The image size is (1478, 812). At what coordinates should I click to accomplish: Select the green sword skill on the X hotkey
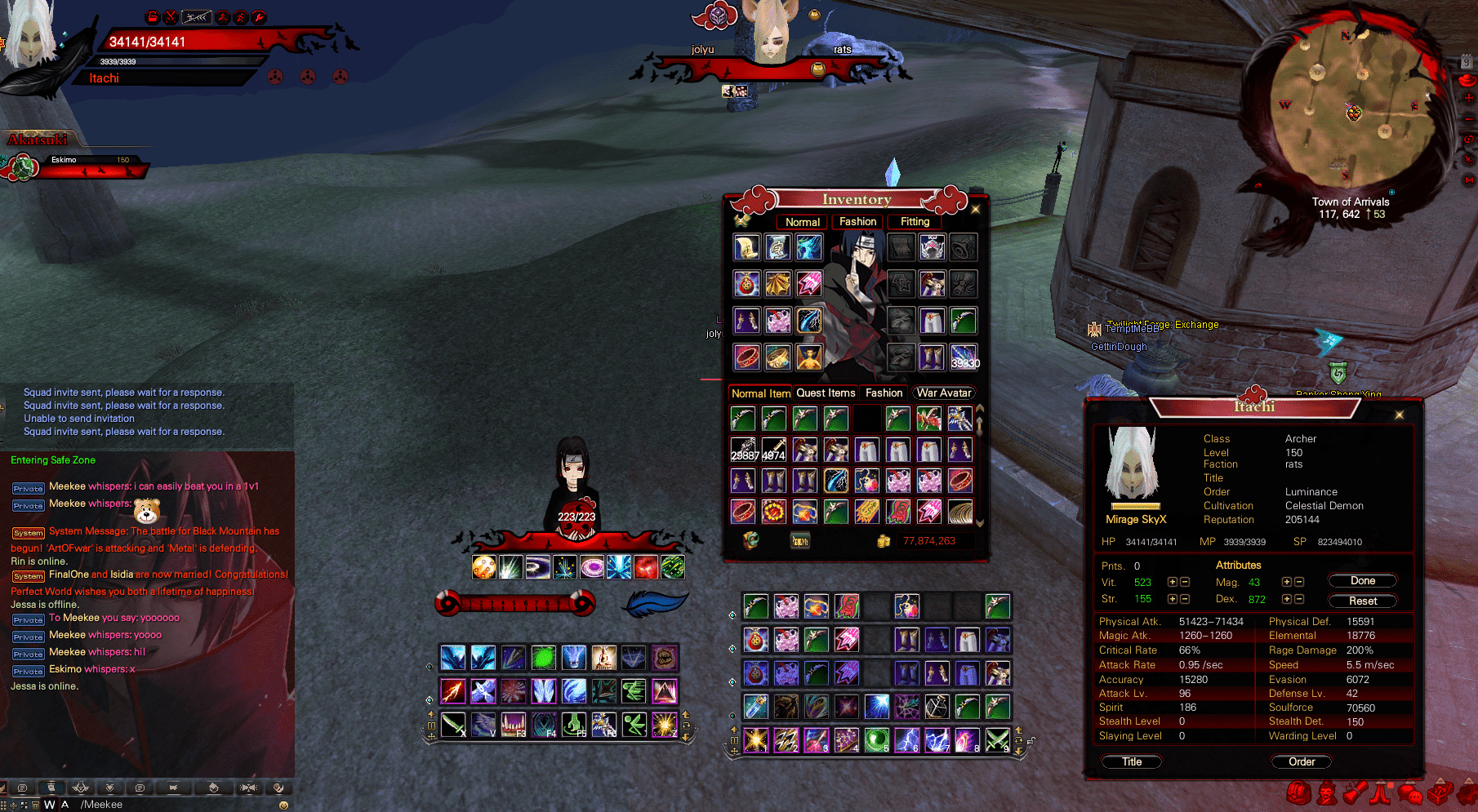(454, 725)
